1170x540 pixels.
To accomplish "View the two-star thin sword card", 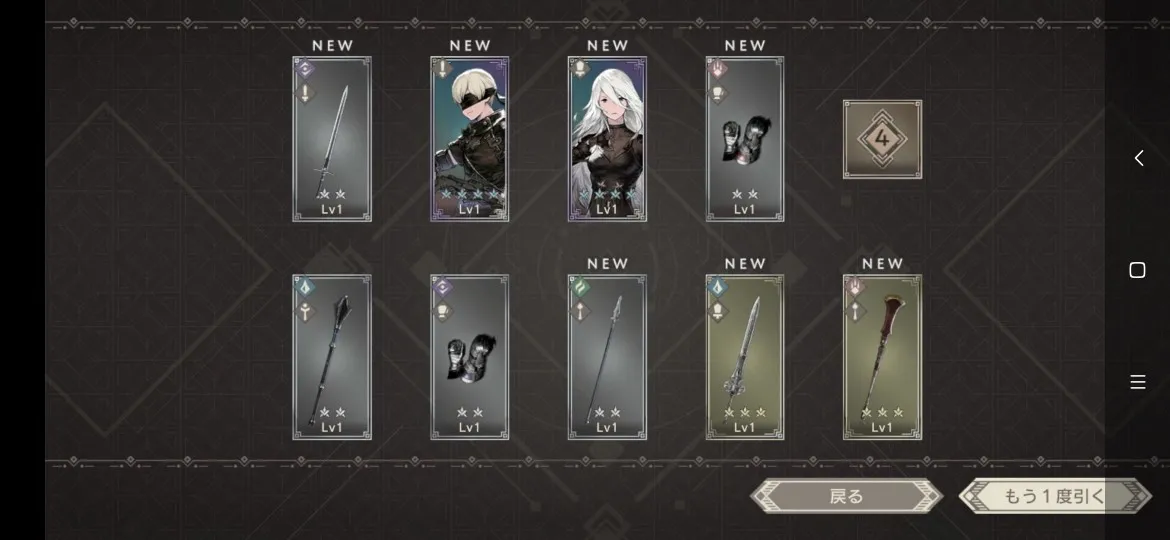I will click(x=332, y=139).
